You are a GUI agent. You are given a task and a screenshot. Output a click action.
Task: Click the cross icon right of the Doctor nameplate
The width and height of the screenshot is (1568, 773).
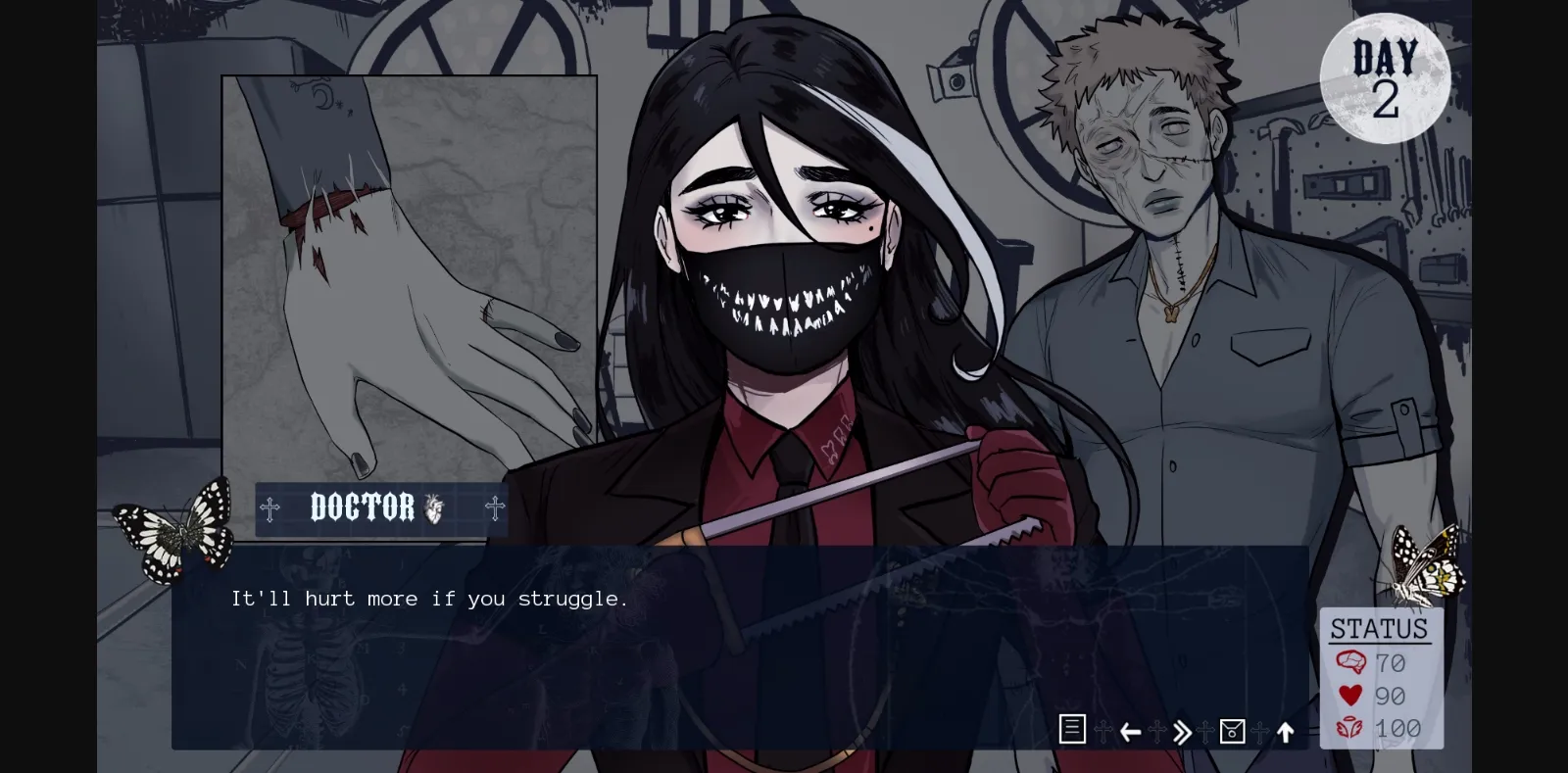[496, 508]
